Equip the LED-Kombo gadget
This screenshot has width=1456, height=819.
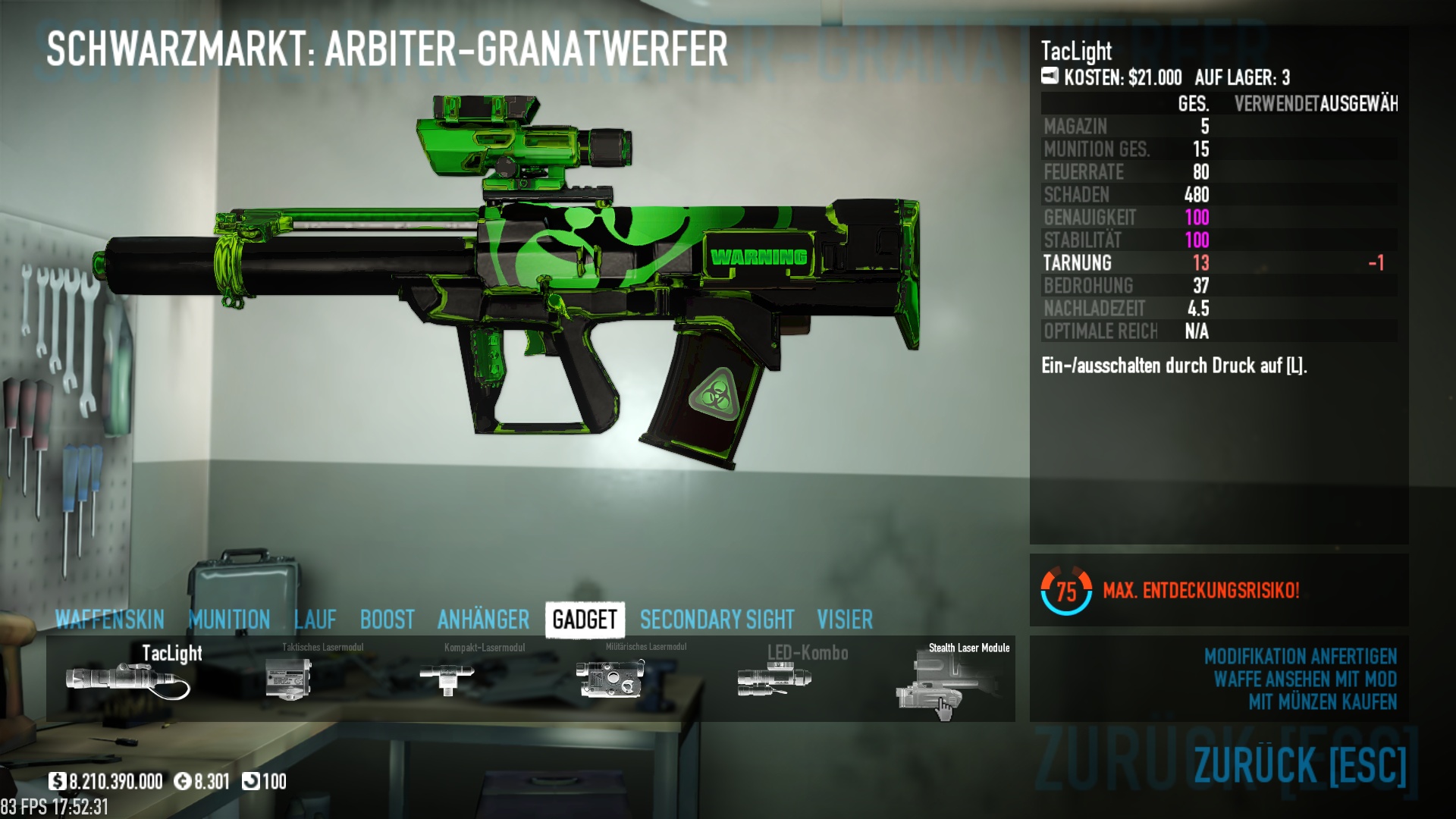(775, 678)
